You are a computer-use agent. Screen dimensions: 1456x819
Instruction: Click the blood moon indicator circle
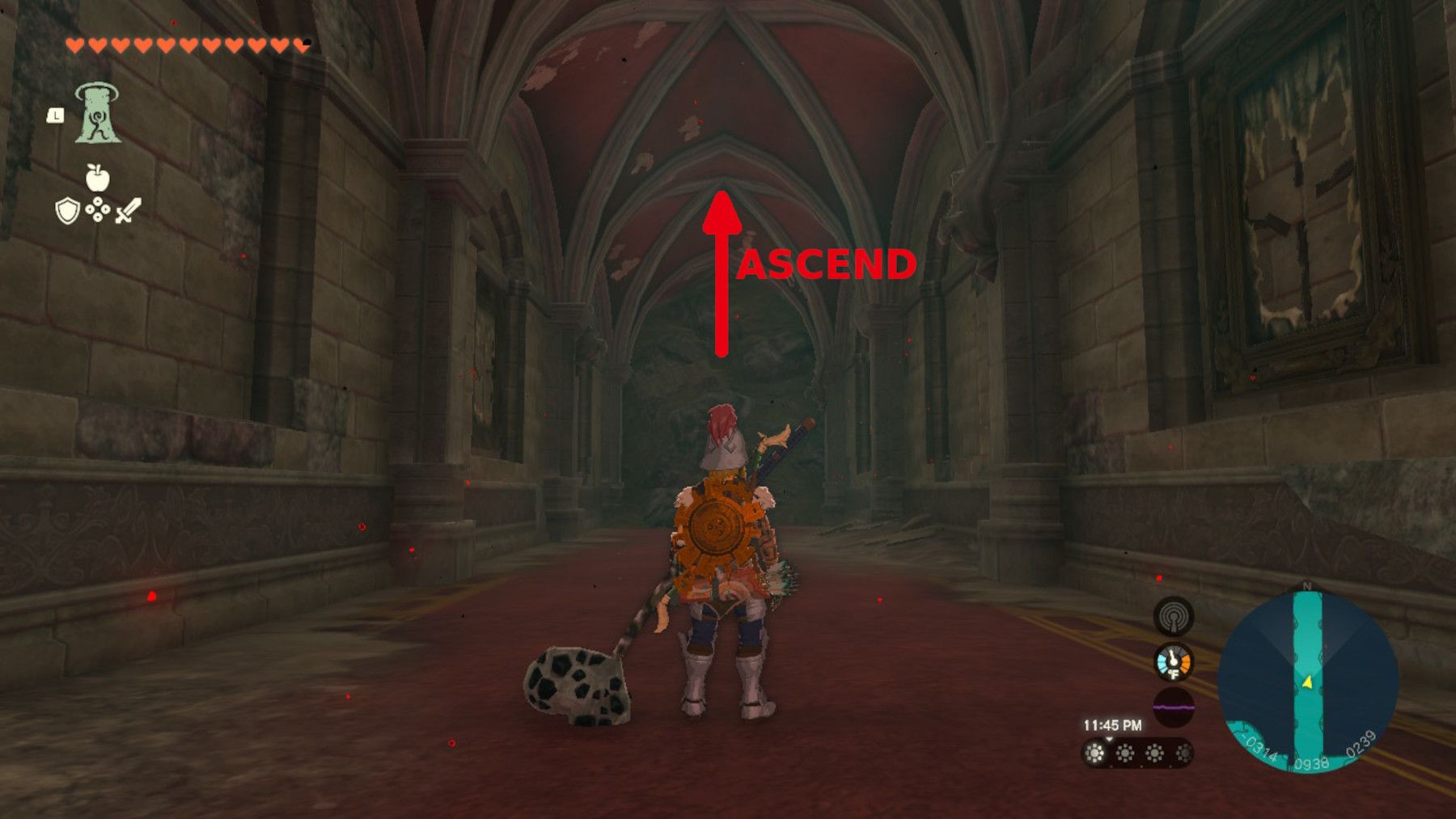[x=1174, y=707]
